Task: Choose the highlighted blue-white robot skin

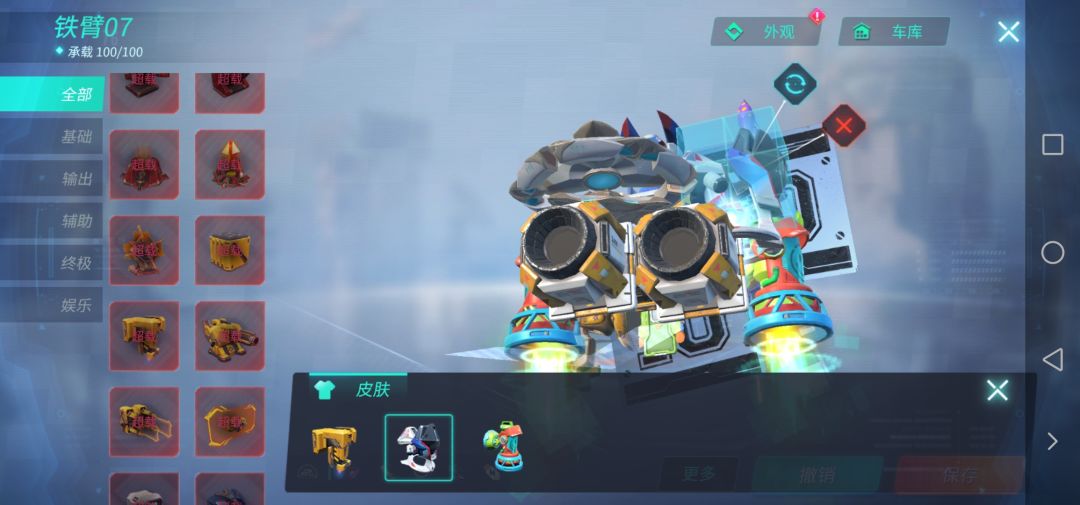Action: pos(419,448)
